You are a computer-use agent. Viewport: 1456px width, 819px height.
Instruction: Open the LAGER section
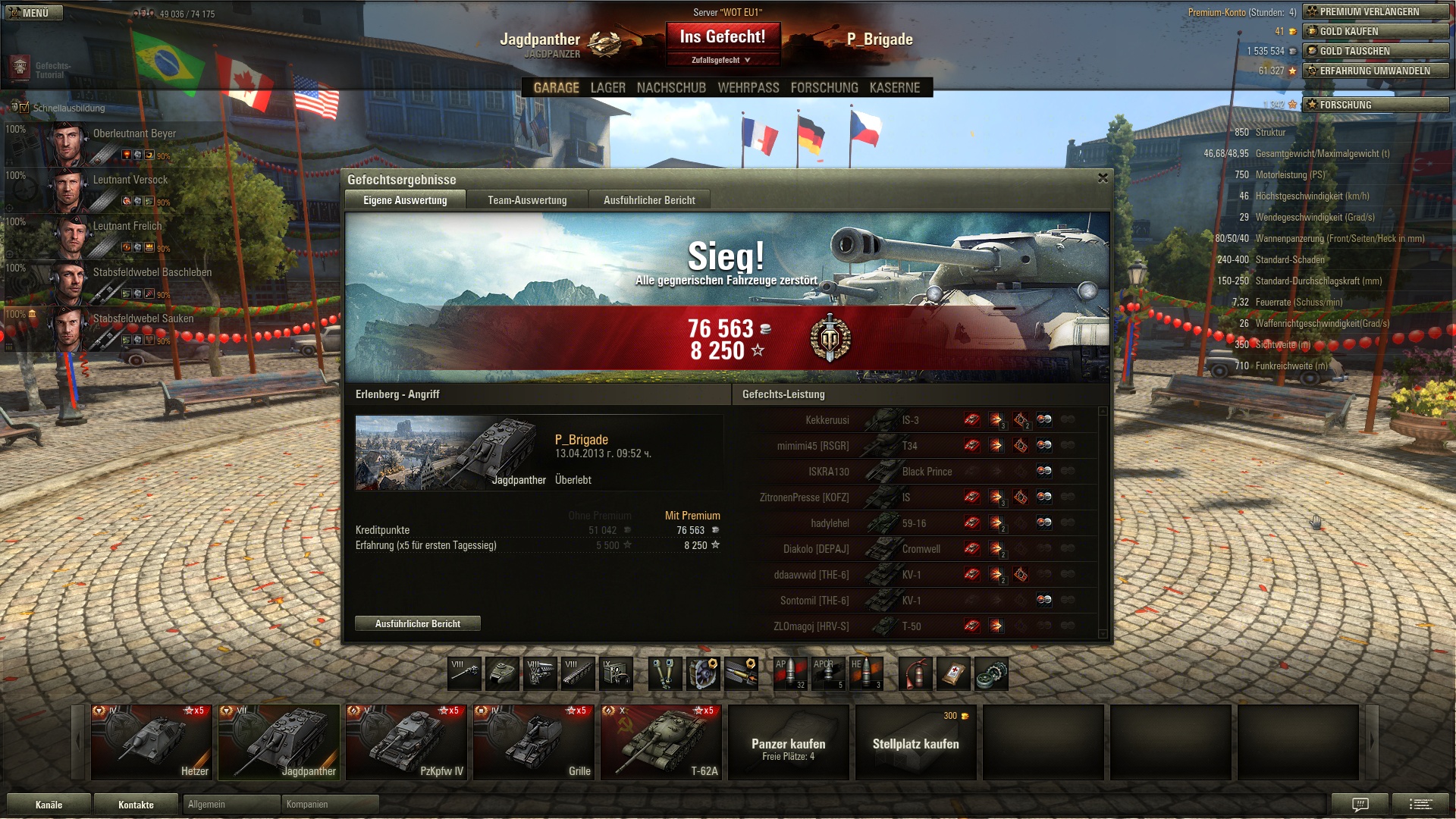607,88
